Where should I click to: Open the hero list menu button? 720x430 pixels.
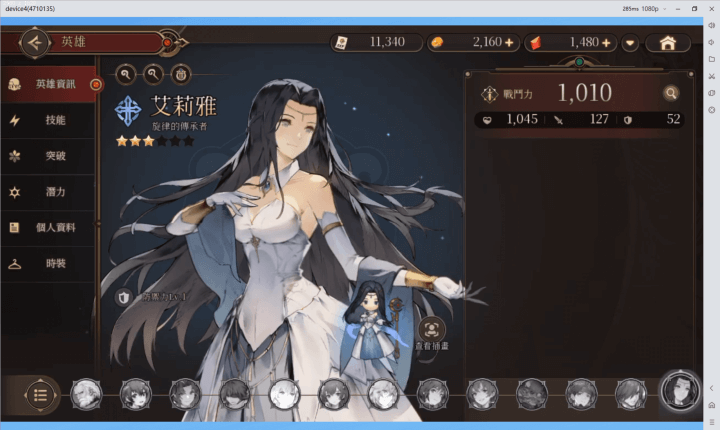coord(40,394)
